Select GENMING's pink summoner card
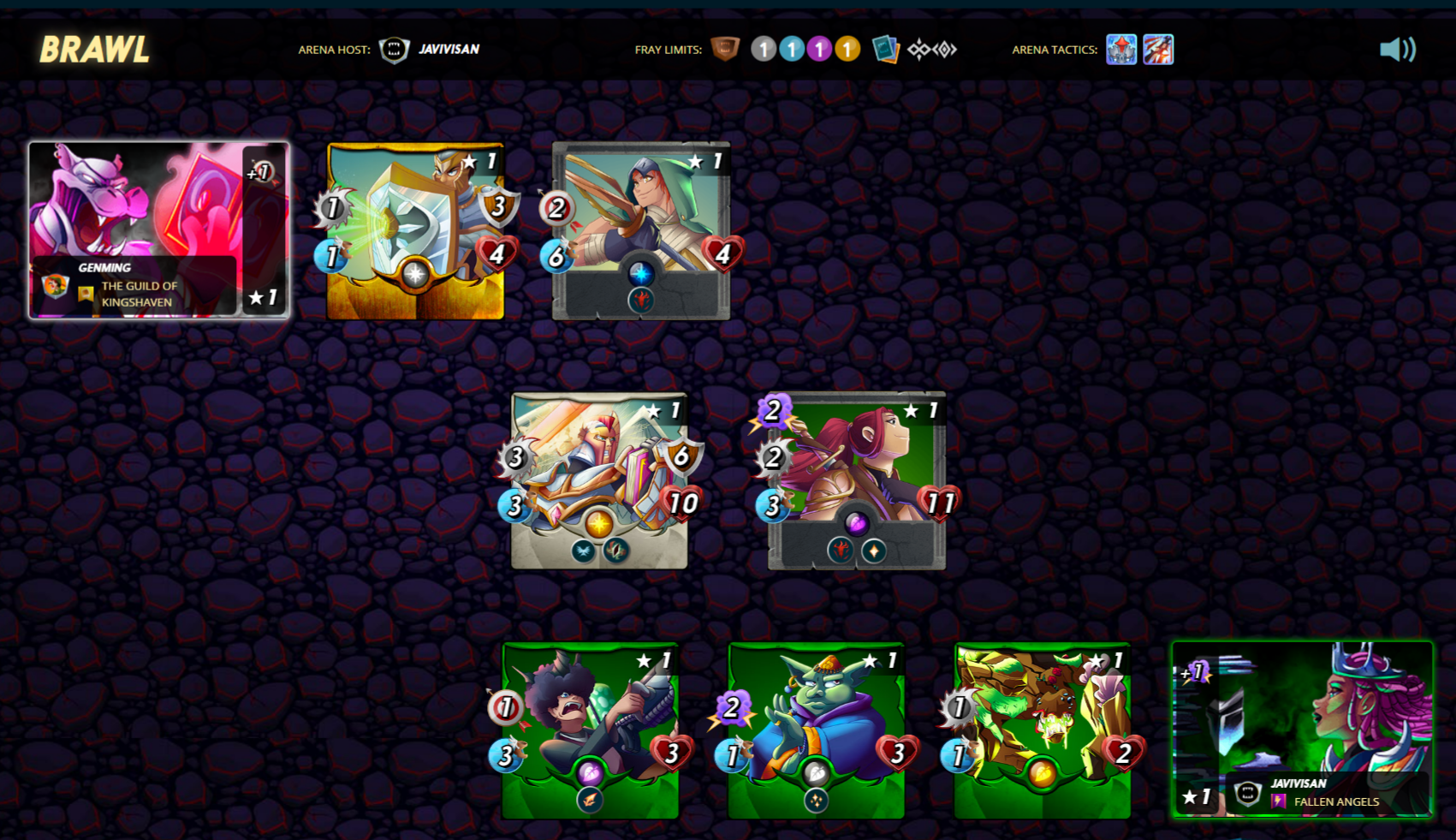The height and width of the screenshot is (840, 1456). (x=158, y=230)
